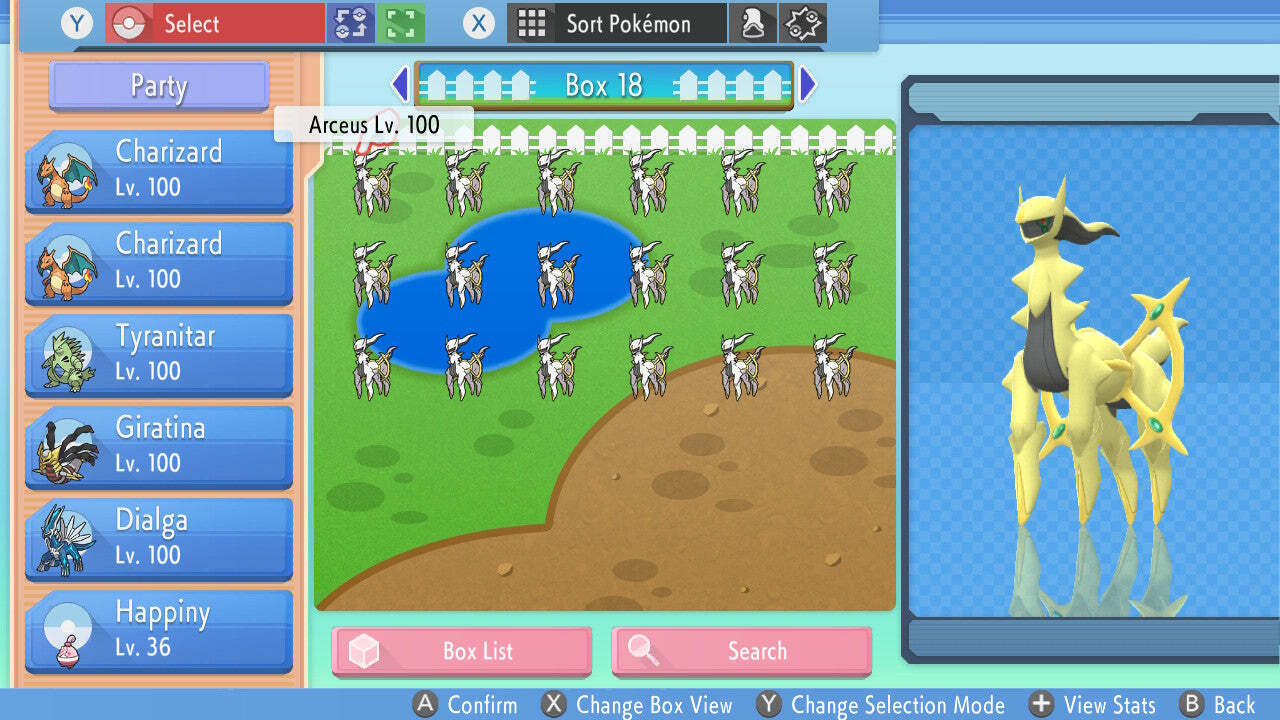Open the Box List
The height and width of the screenshot is (720, 1280).
tap(461, 651)
